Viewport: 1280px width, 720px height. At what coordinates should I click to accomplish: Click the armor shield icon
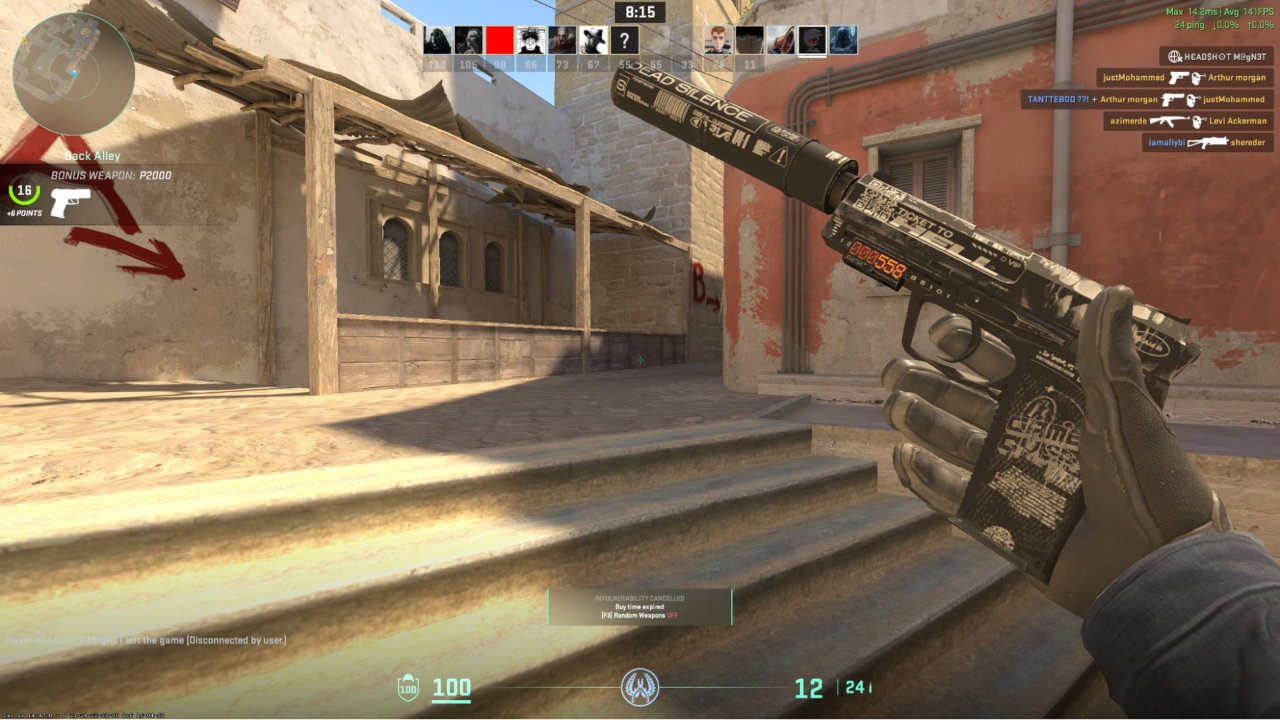(408, 687)
